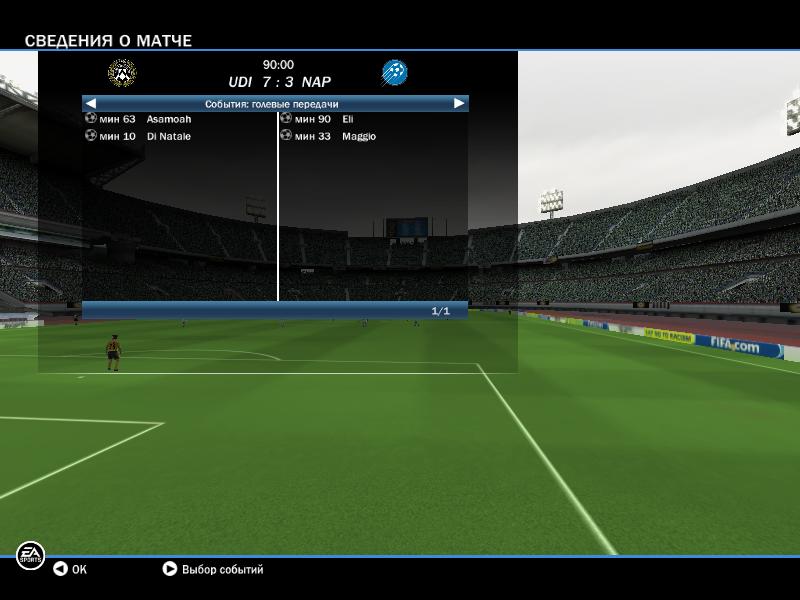Show the next event type with right arrow
The image size is (800, 600).
coord(459,103)
